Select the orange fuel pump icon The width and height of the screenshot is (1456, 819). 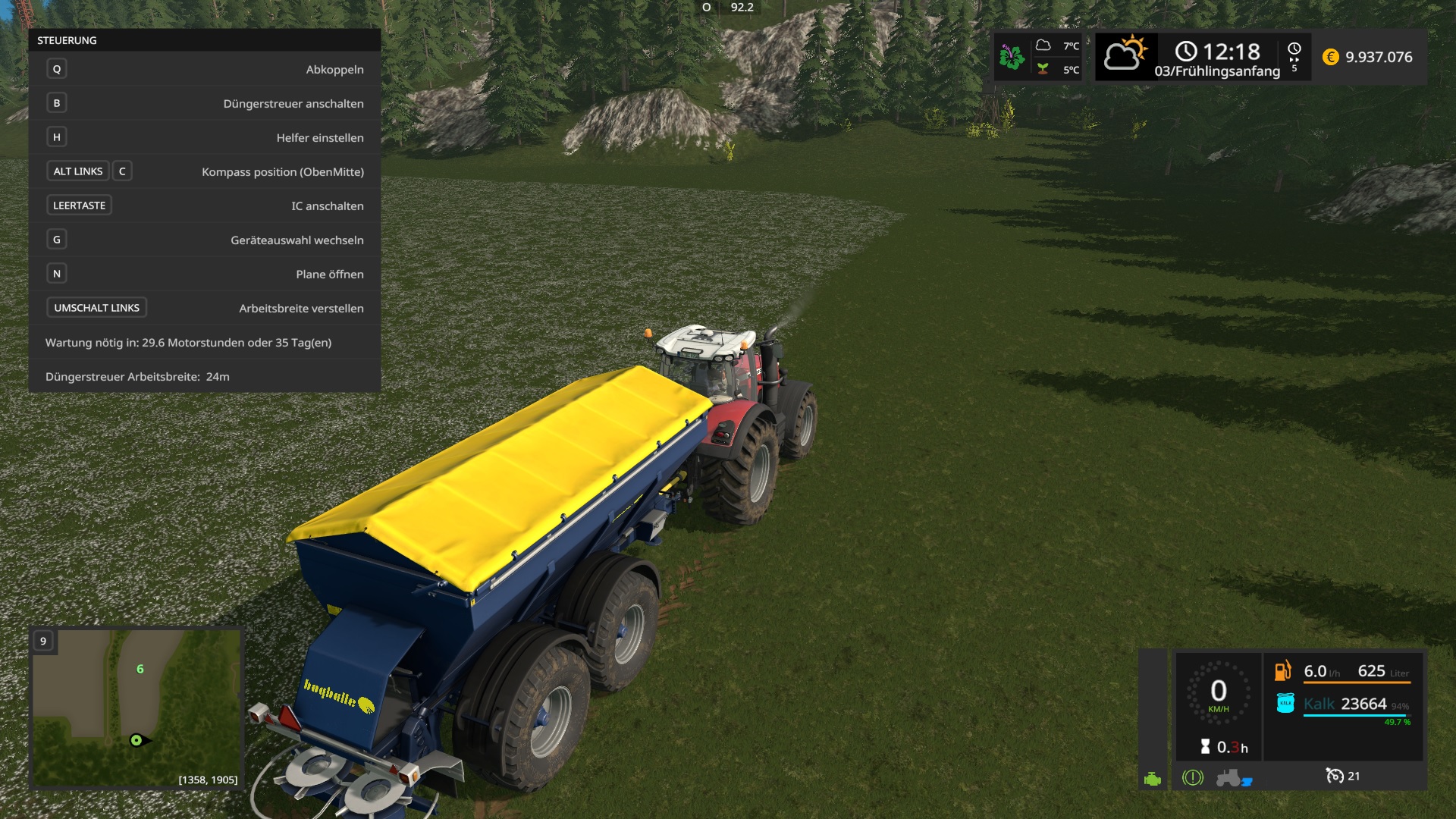[x=1282, y=671]
